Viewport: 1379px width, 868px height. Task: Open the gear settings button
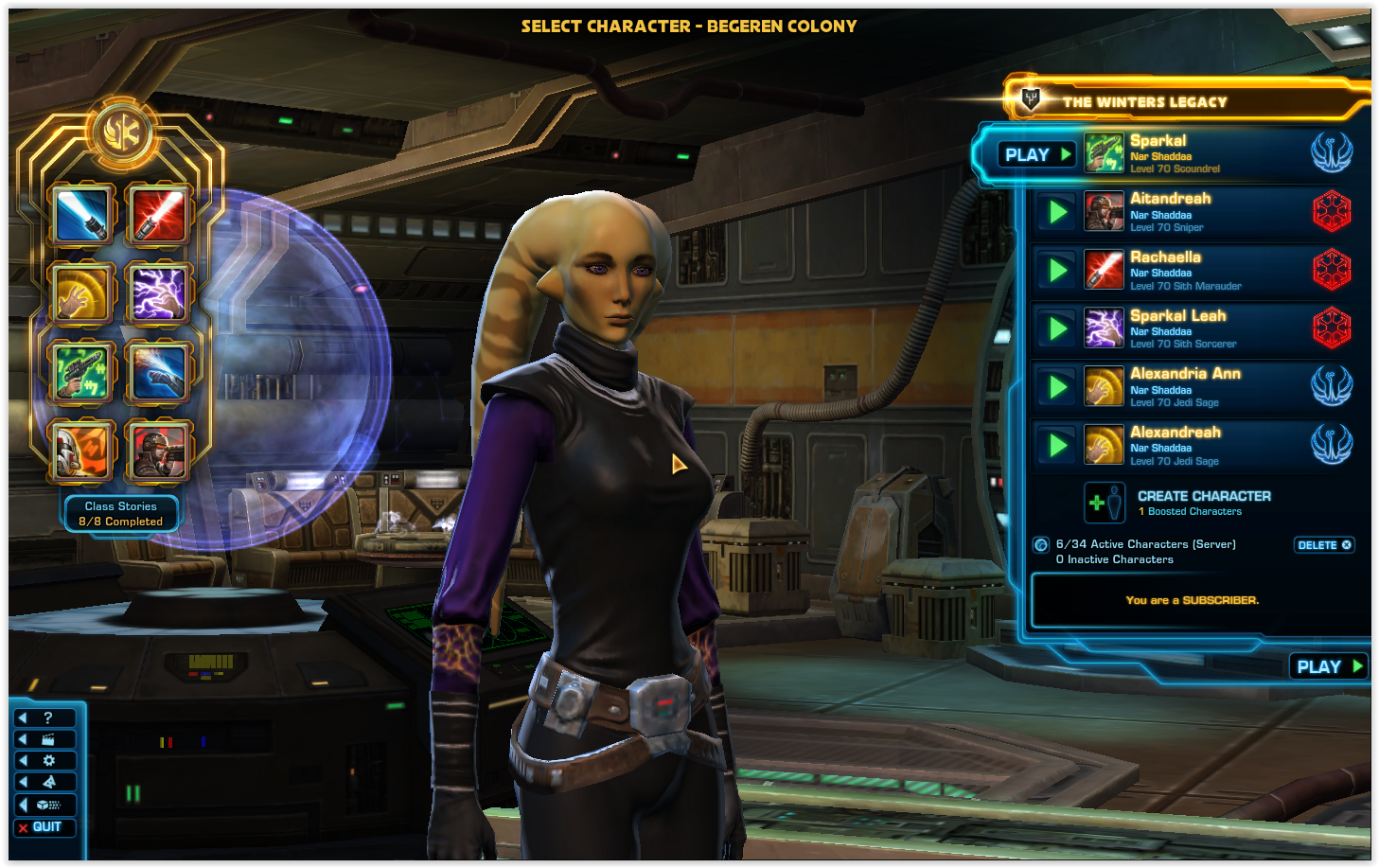pos(44,760)
